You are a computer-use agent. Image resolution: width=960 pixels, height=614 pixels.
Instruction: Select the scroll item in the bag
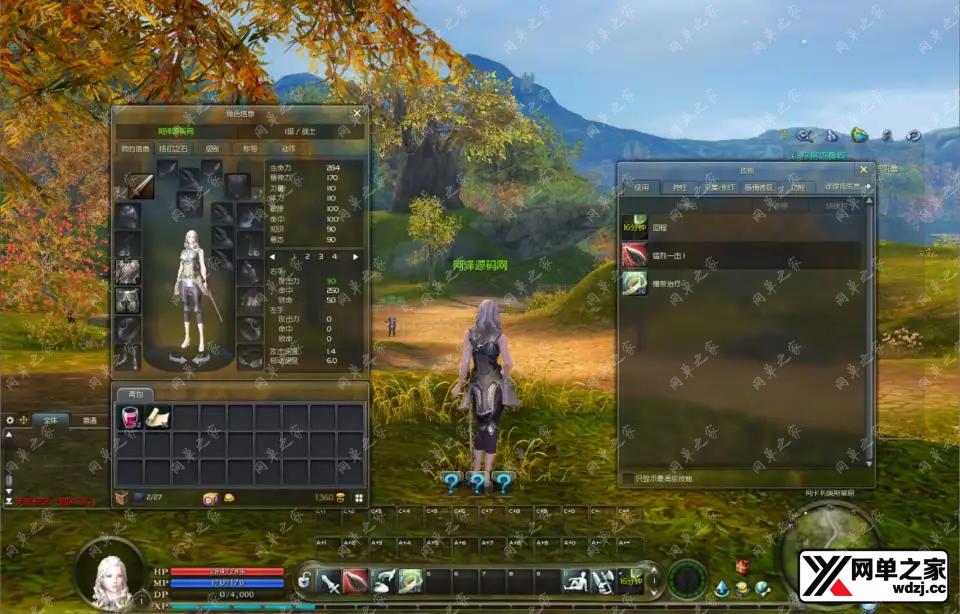(157, 418)
